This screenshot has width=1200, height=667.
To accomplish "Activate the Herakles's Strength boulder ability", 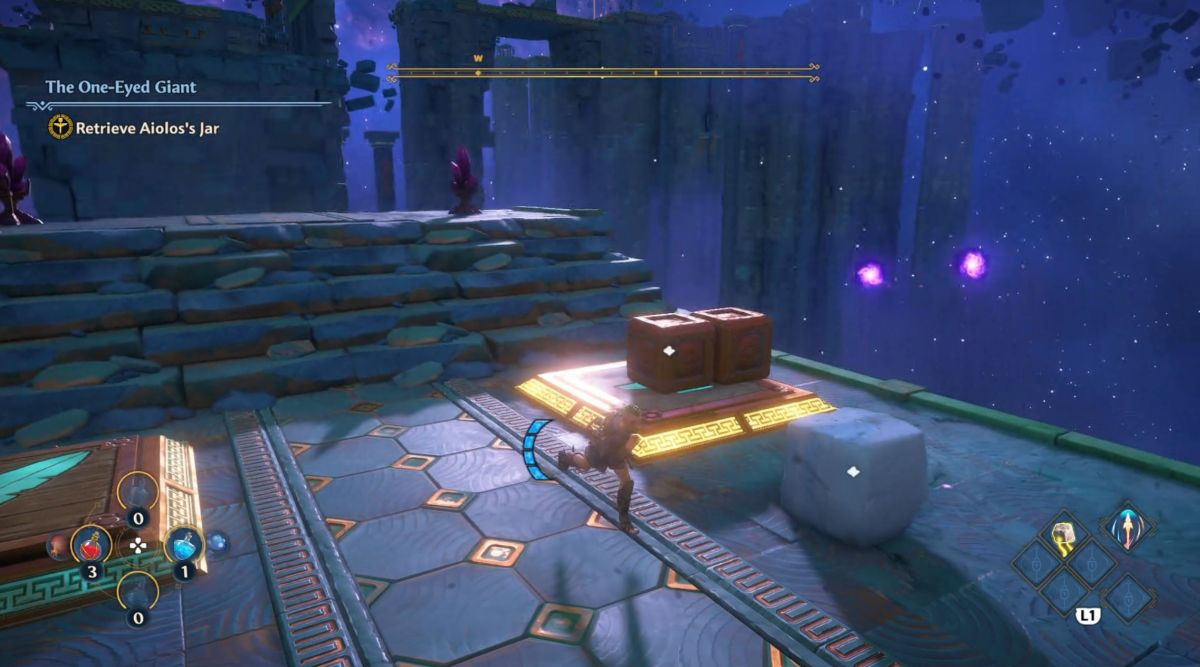I will click(1061, 536).
